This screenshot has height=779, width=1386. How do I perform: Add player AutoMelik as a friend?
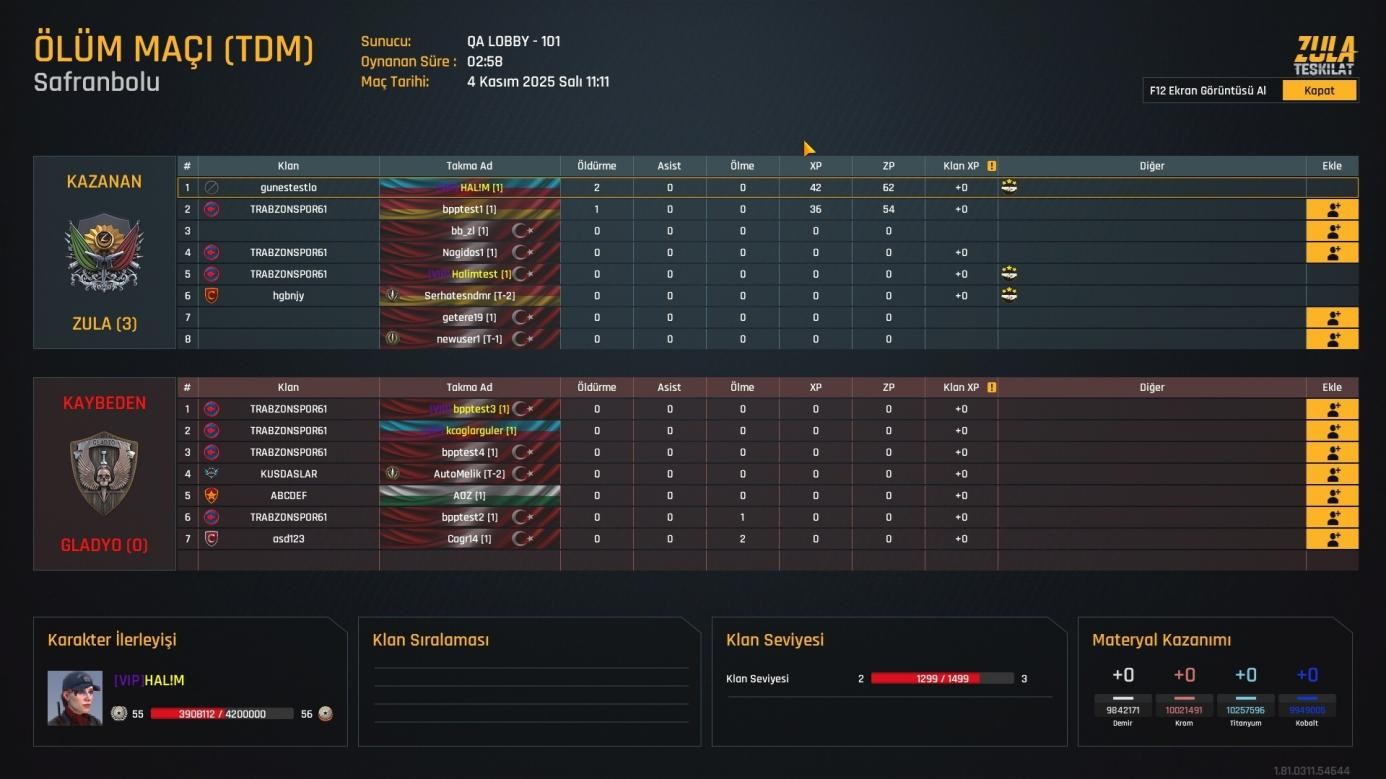[1332, 474]
